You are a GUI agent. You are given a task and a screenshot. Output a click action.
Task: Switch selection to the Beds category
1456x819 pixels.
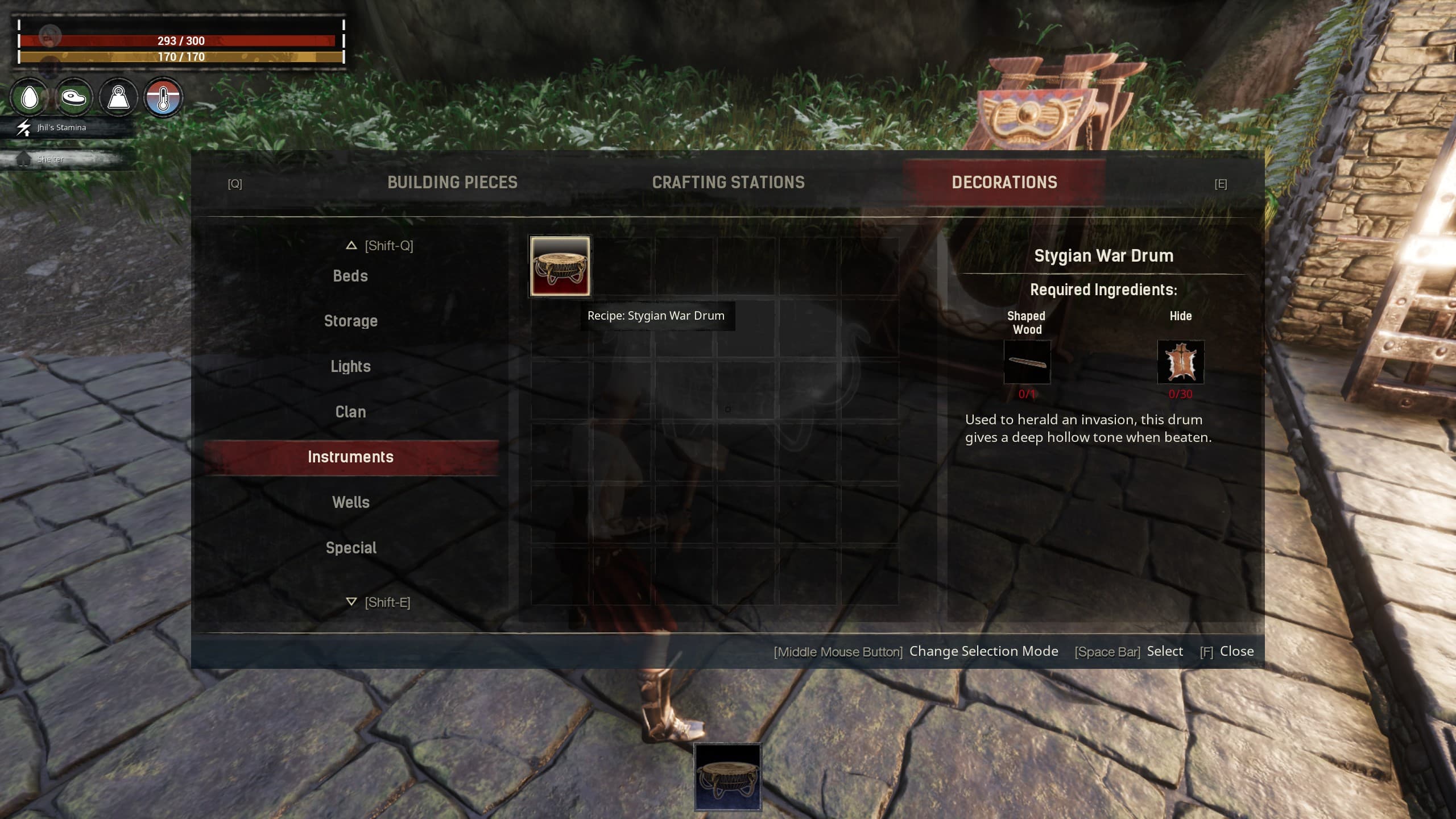tap(350, 275)
